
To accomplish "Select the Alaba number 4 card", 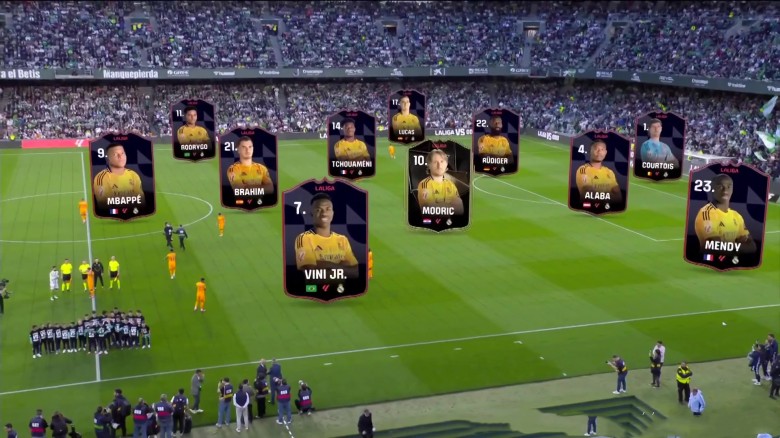I will [599, 172].
